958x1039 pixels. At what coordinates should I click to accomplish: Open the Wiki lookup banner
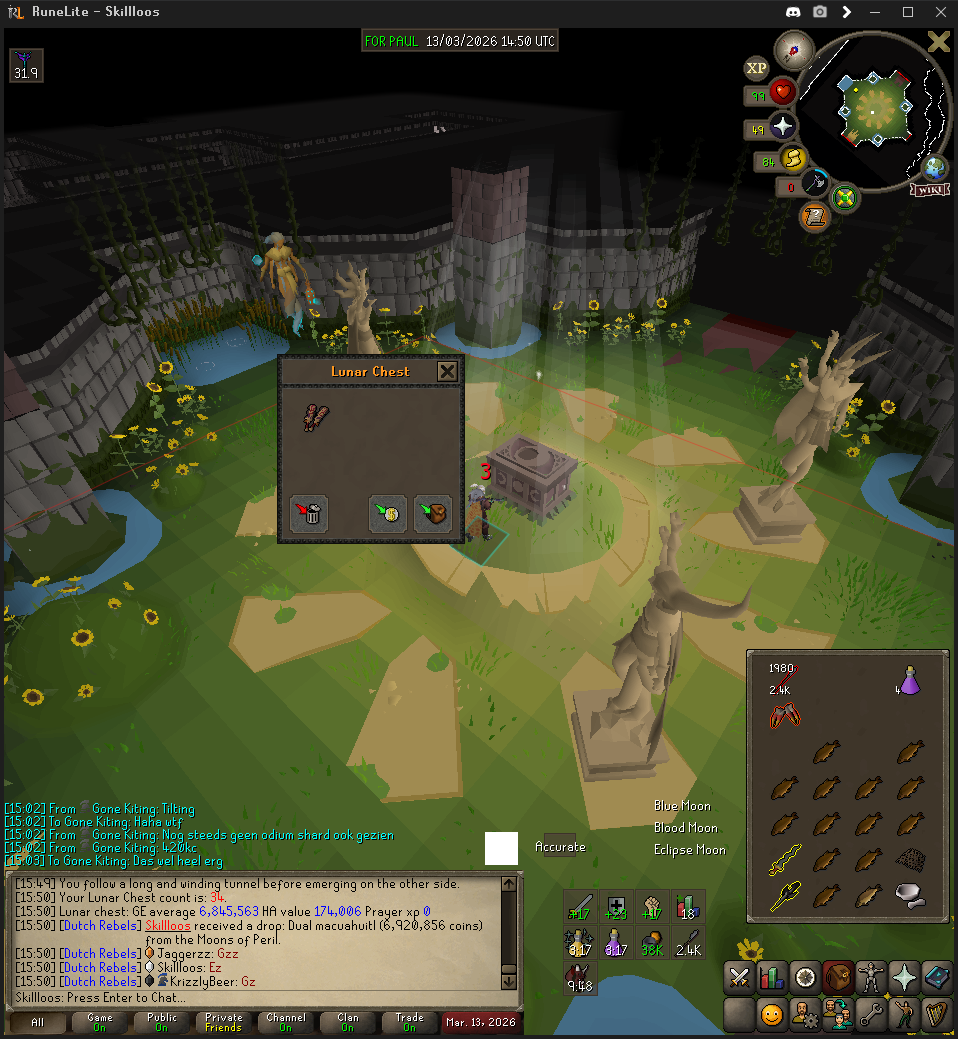929,190
